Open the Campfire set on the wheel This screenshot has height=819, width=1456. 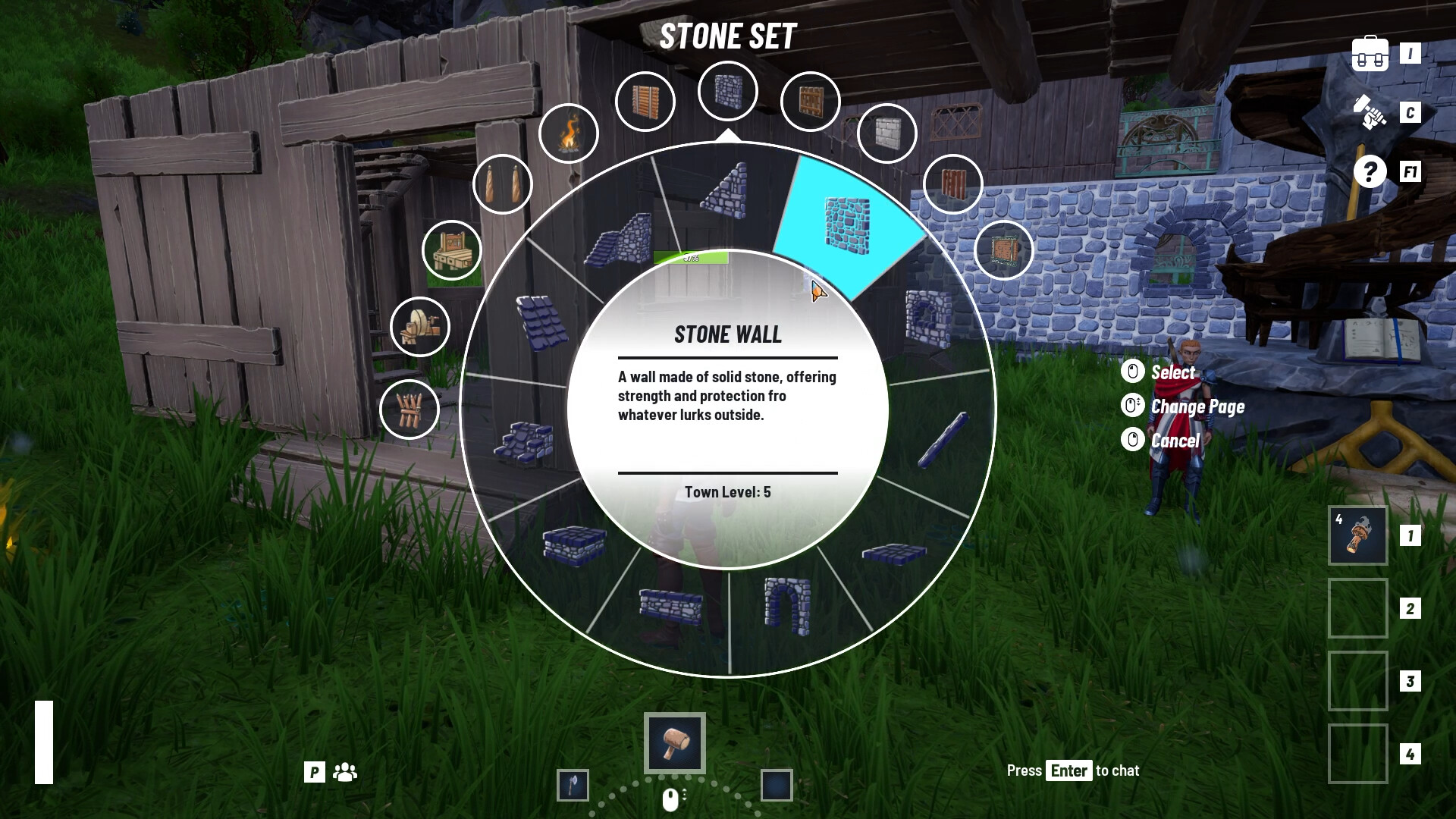(x=570, y=133)
